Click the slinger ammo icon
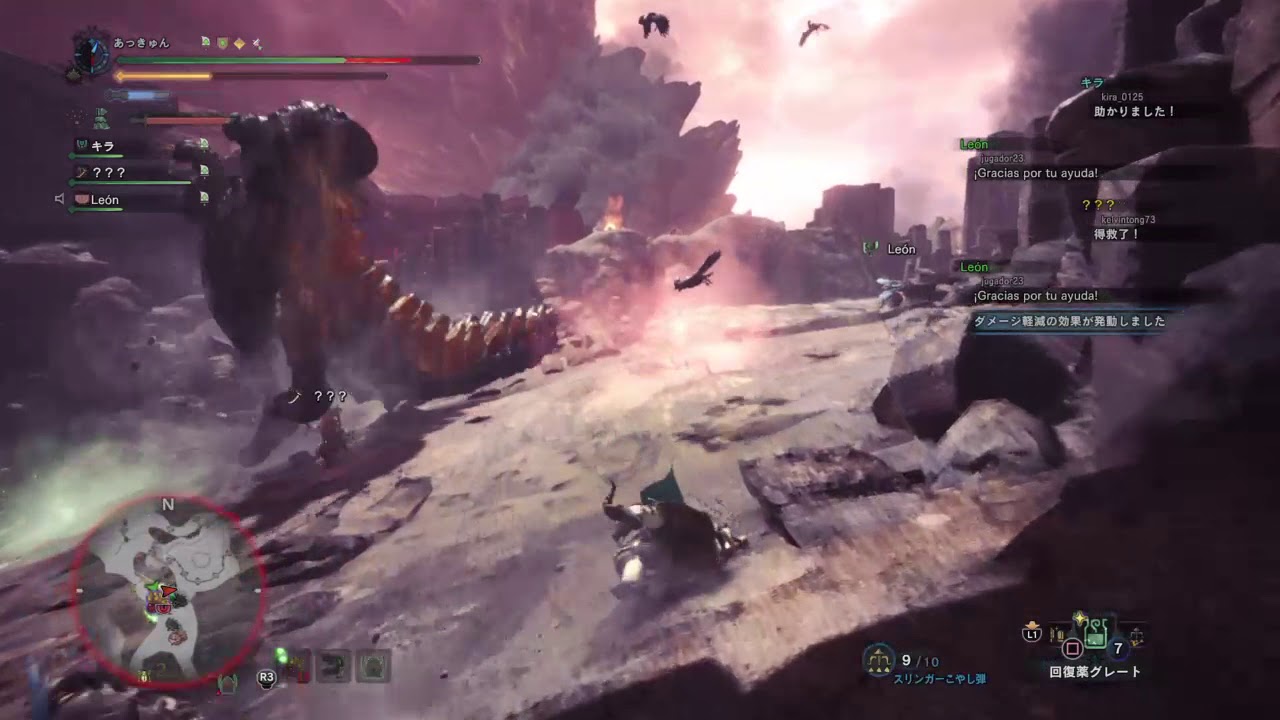Screen dimensions: 1280x720 [x=878, y=659]
